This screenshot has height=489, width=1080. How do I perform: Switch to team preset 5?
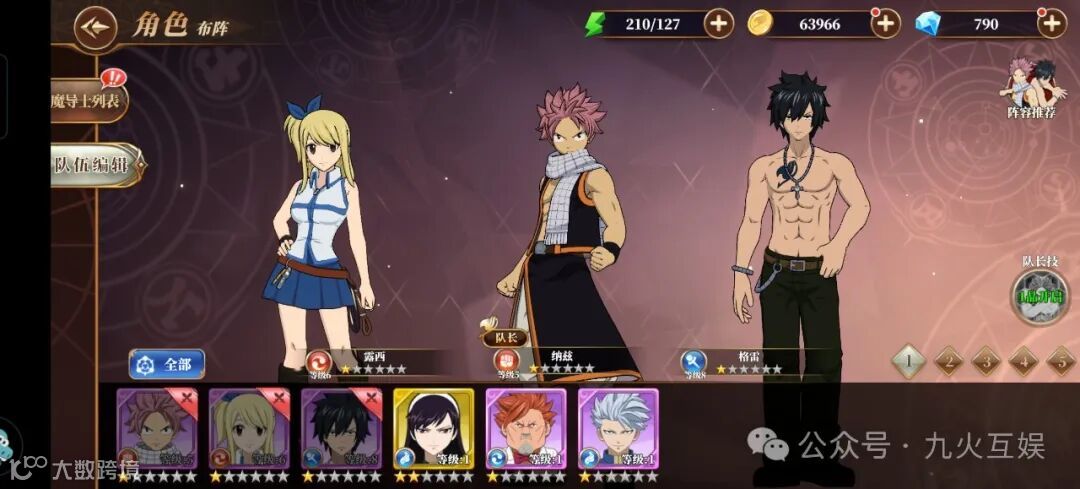tap(1060, 361)
